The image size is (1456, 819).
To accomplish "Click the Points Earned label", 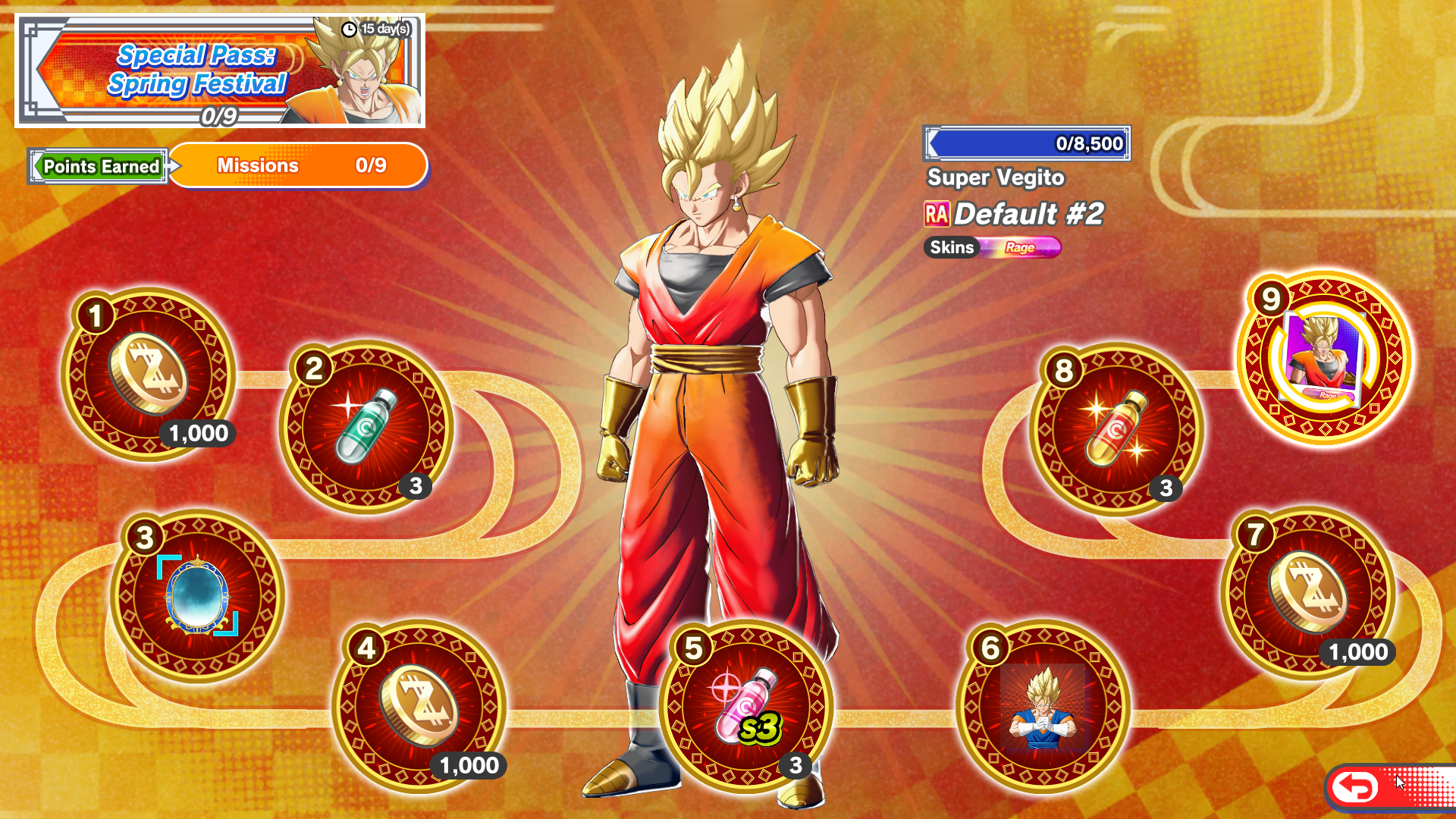I will 100,166.
